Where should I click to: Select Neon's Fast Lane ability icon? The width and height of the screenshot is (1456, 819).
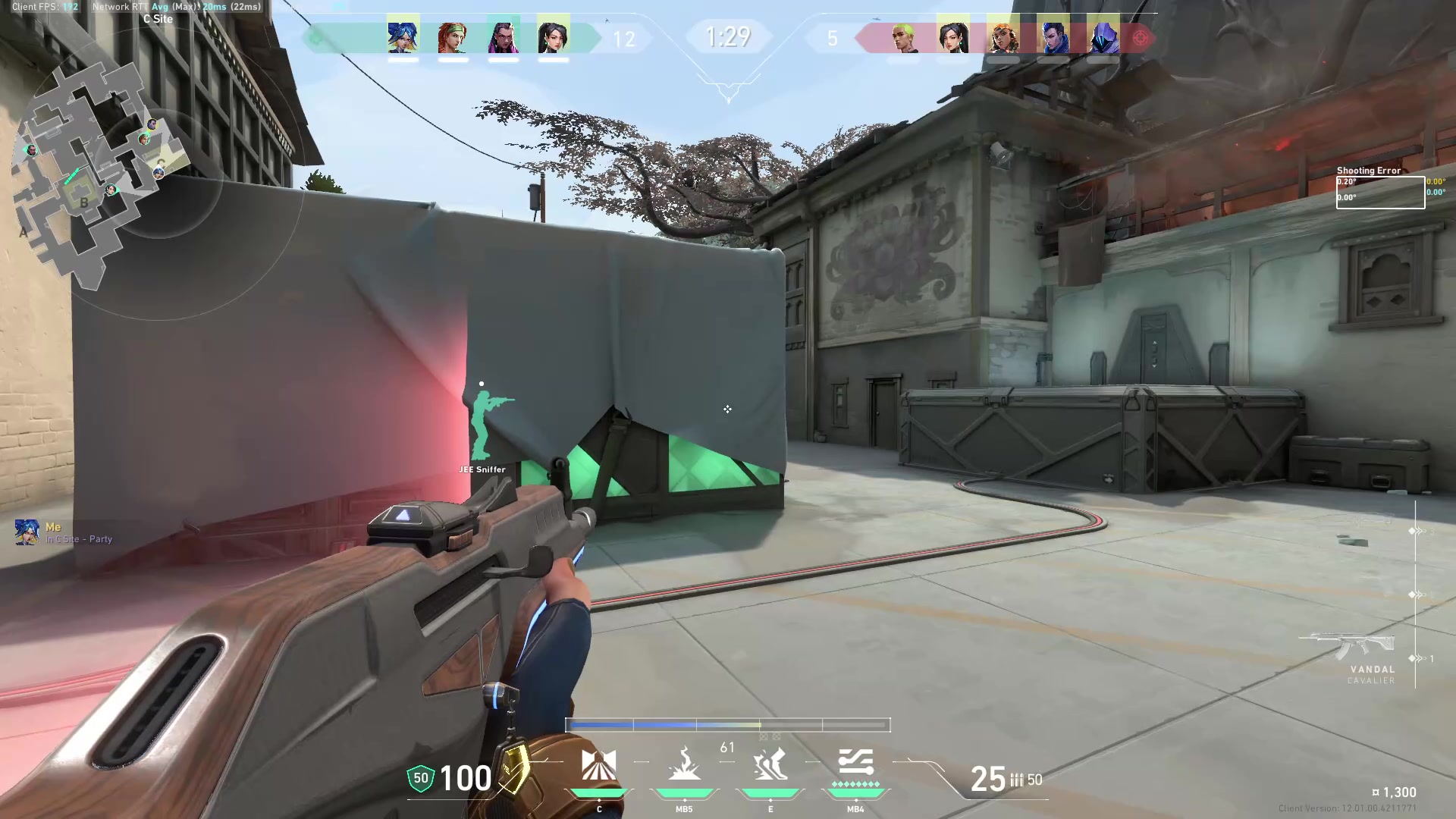point(600,764)
